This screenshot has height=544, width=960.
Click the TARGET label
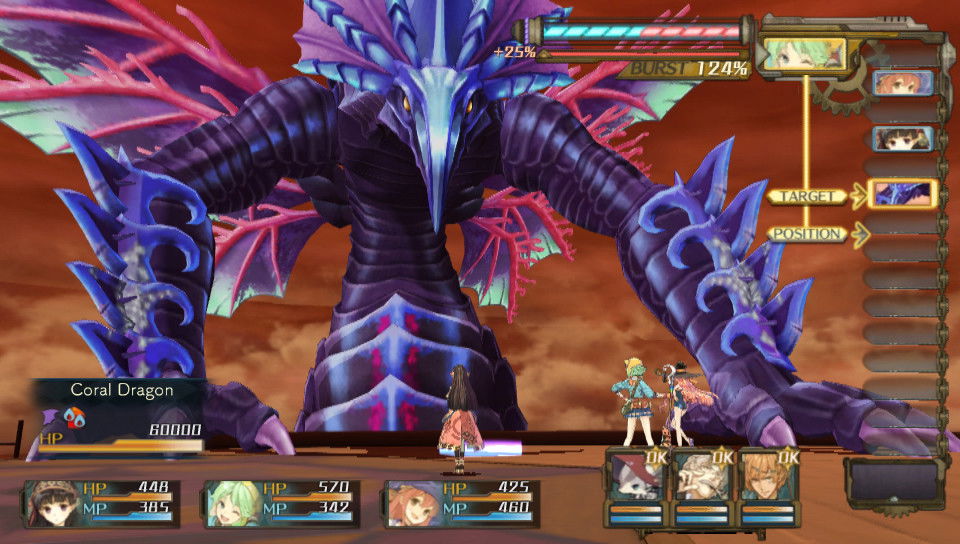[x=808, y=196]
